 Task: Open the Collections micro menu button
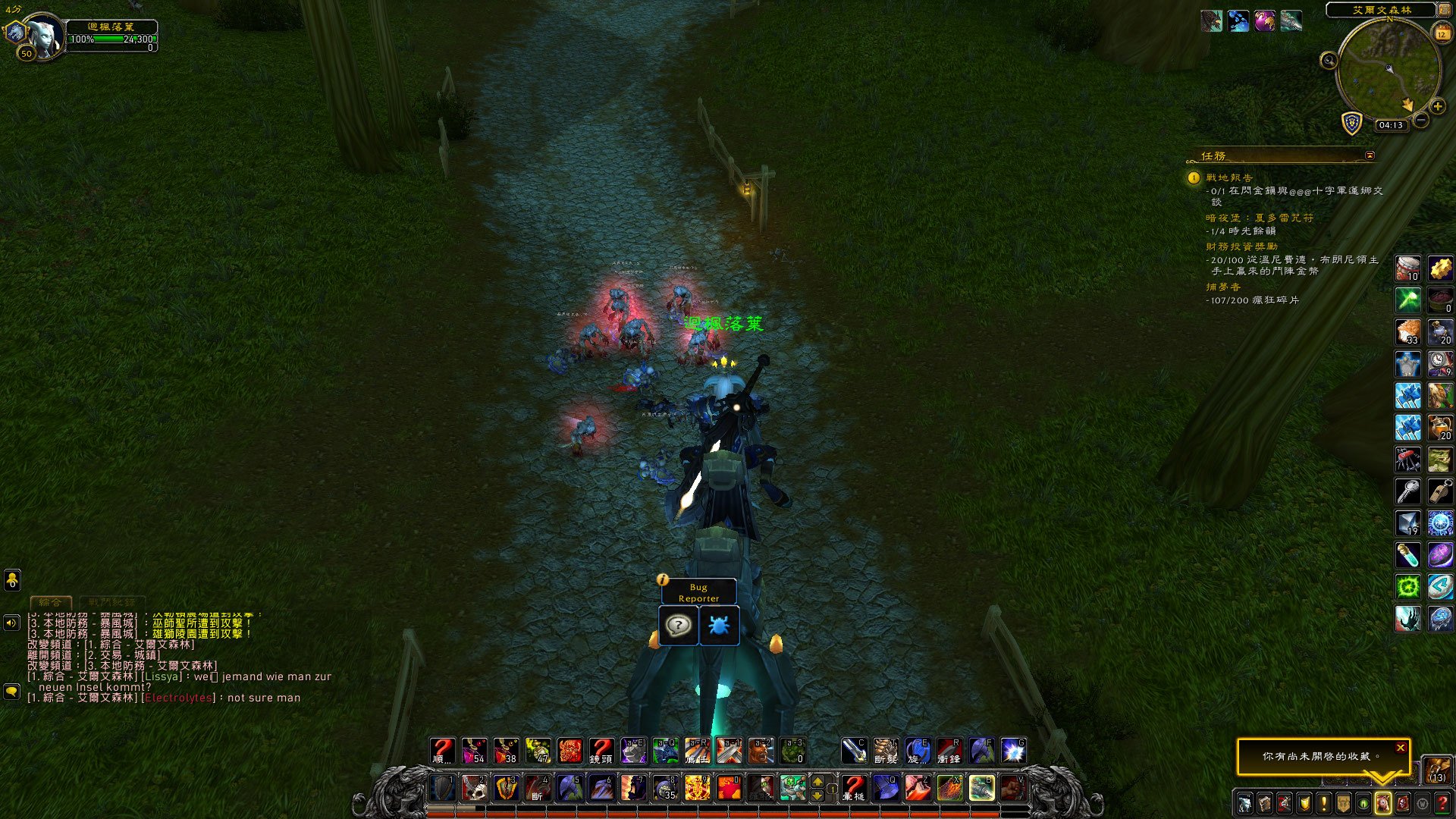pos(1382,803)
